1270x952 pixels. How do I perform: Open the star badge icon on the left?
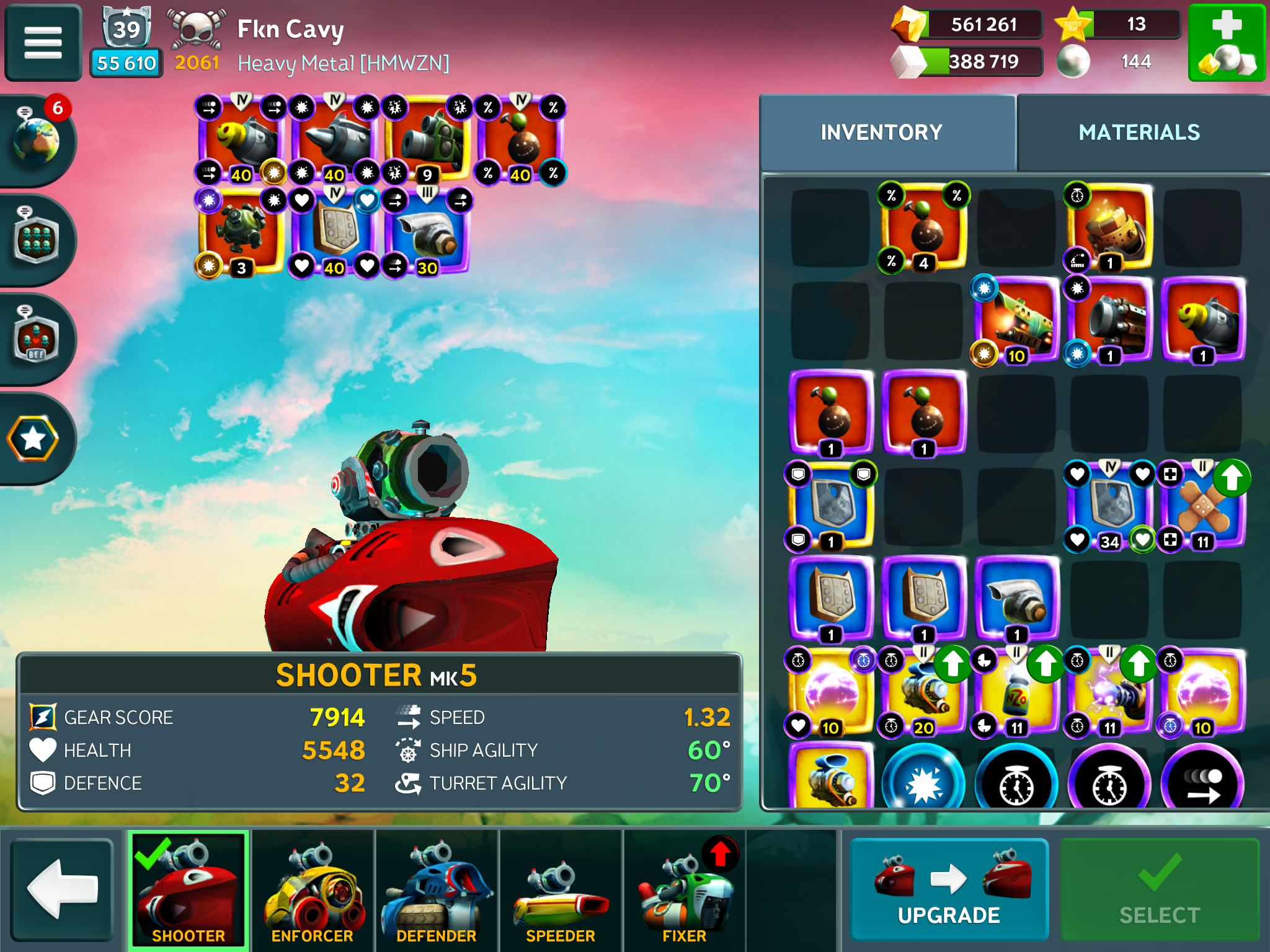(x=33, y=439)
